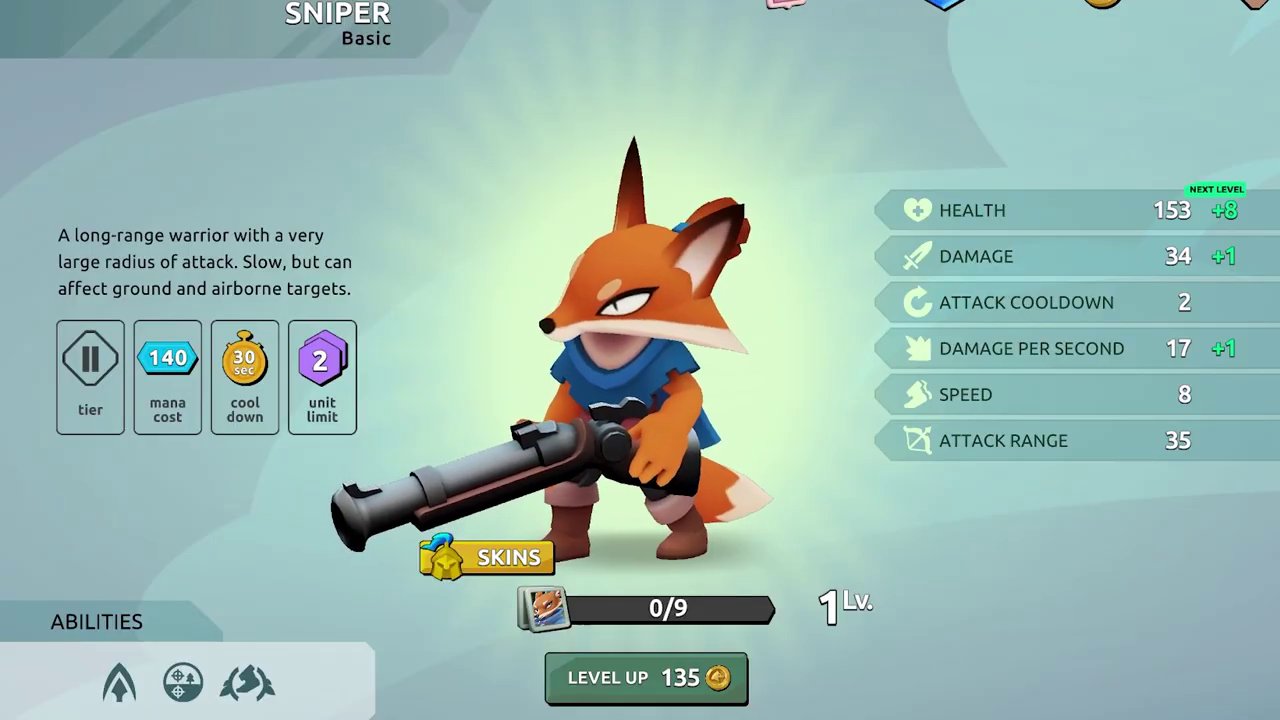Show the 140 mana cost tile
The width and height of the screenshot is (1280, 720).
[168, 377]
